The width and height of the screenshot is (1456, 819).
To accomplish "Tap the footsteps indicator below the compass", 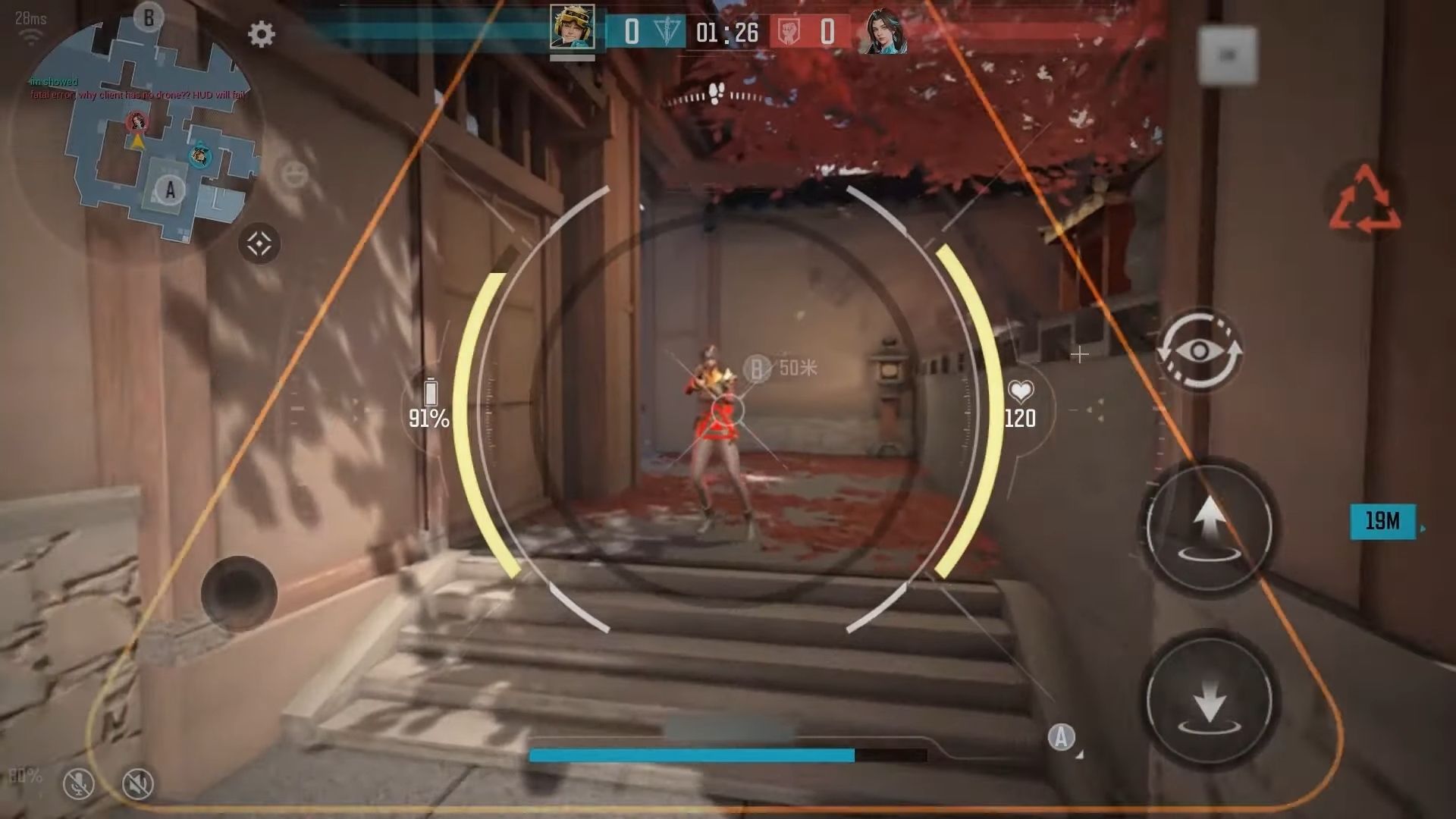I will point(716,93).
